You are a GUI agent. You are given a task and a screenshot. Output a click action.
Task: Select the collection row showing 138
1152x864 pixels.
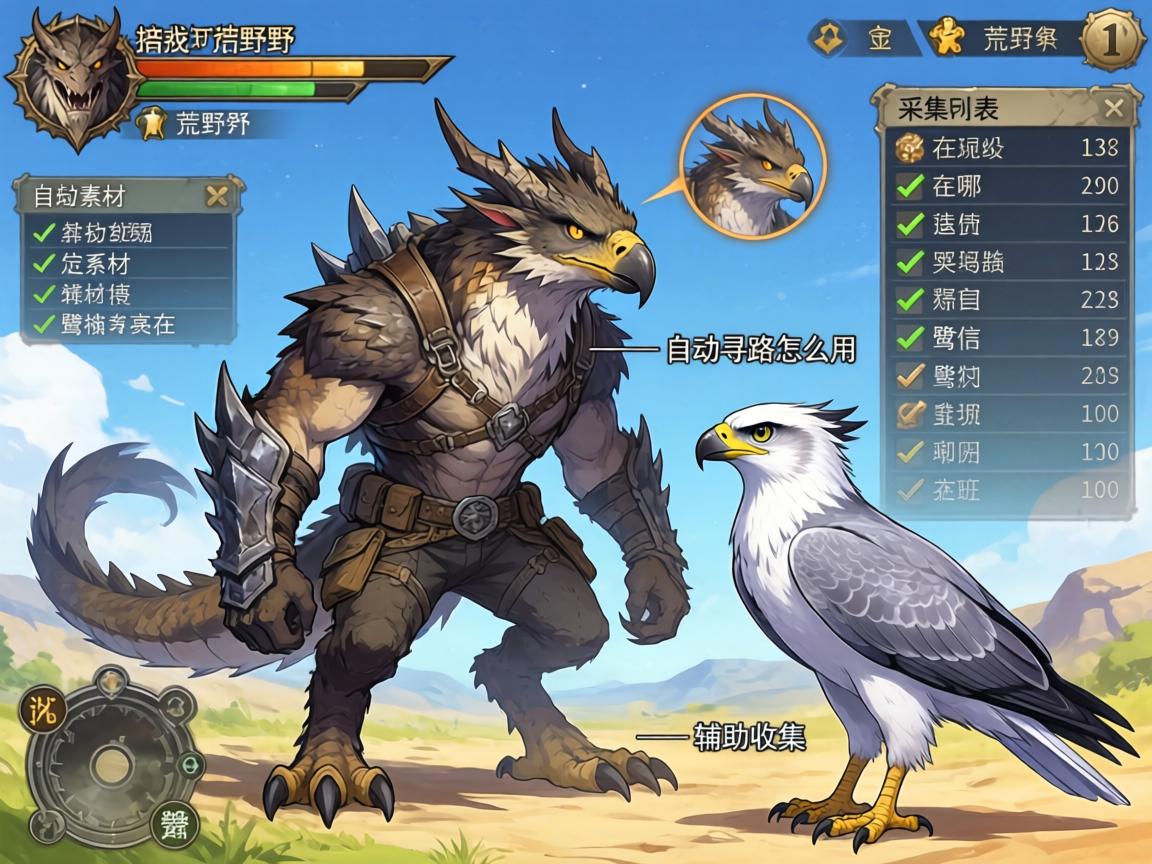coord(1010,148)
